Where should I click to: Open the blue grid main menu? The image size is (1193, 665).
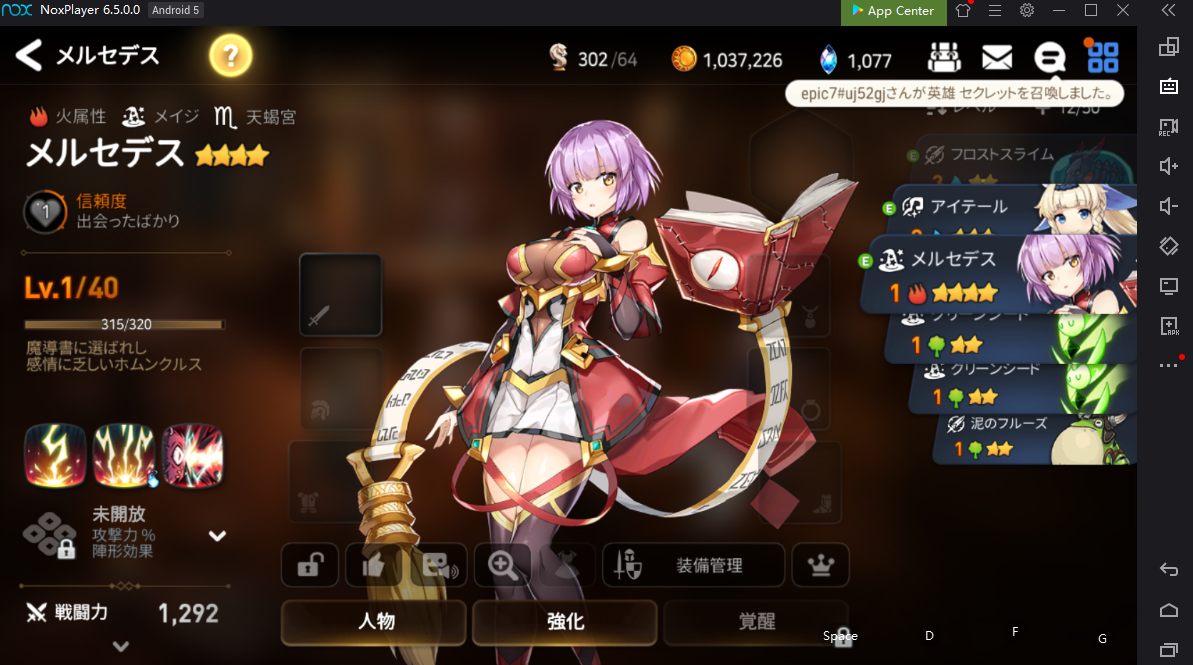click(x=1102, y=57)
